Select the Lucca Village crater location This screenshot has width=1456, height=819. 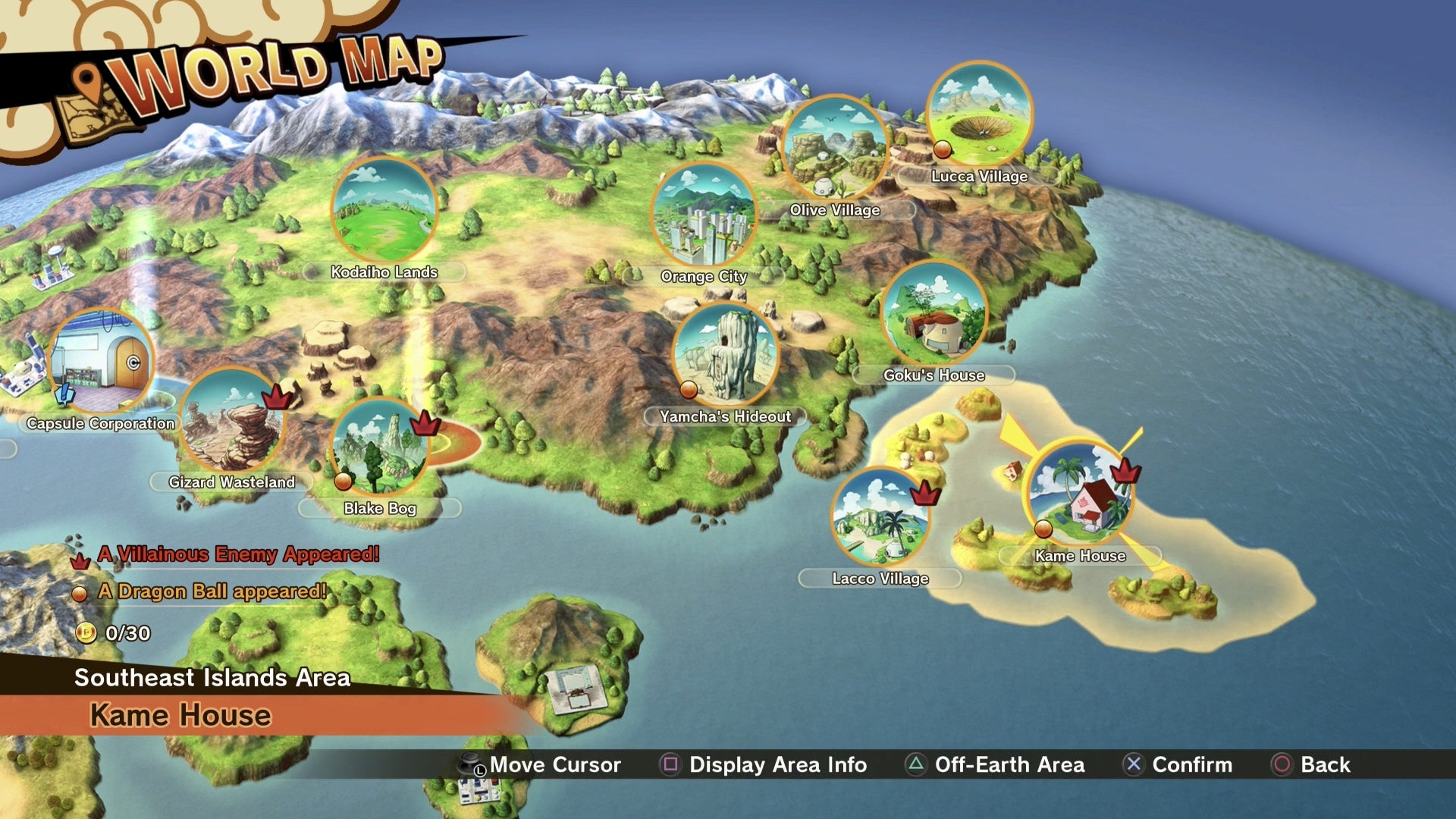tap(979, 114)
